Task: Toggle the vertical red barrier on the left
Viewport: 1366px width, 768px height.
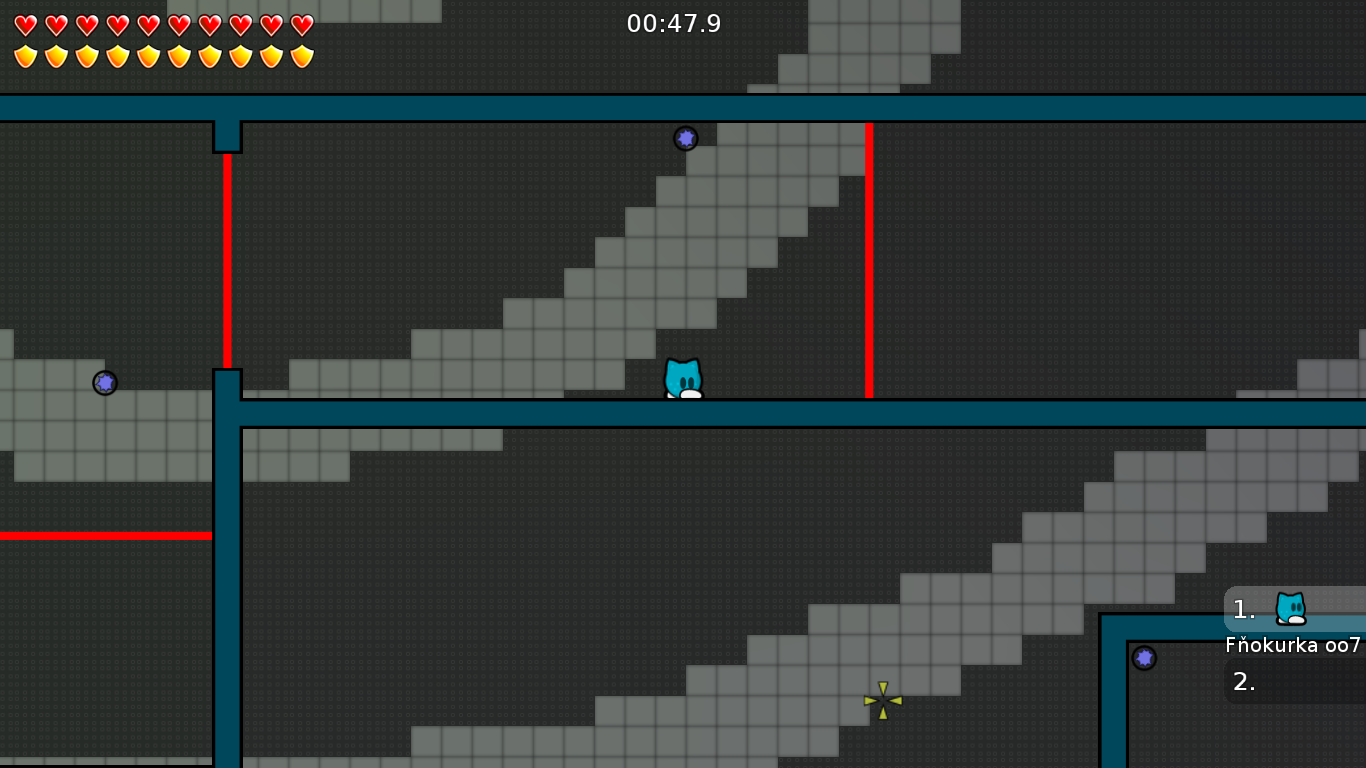Action: (x=227, y=260)
